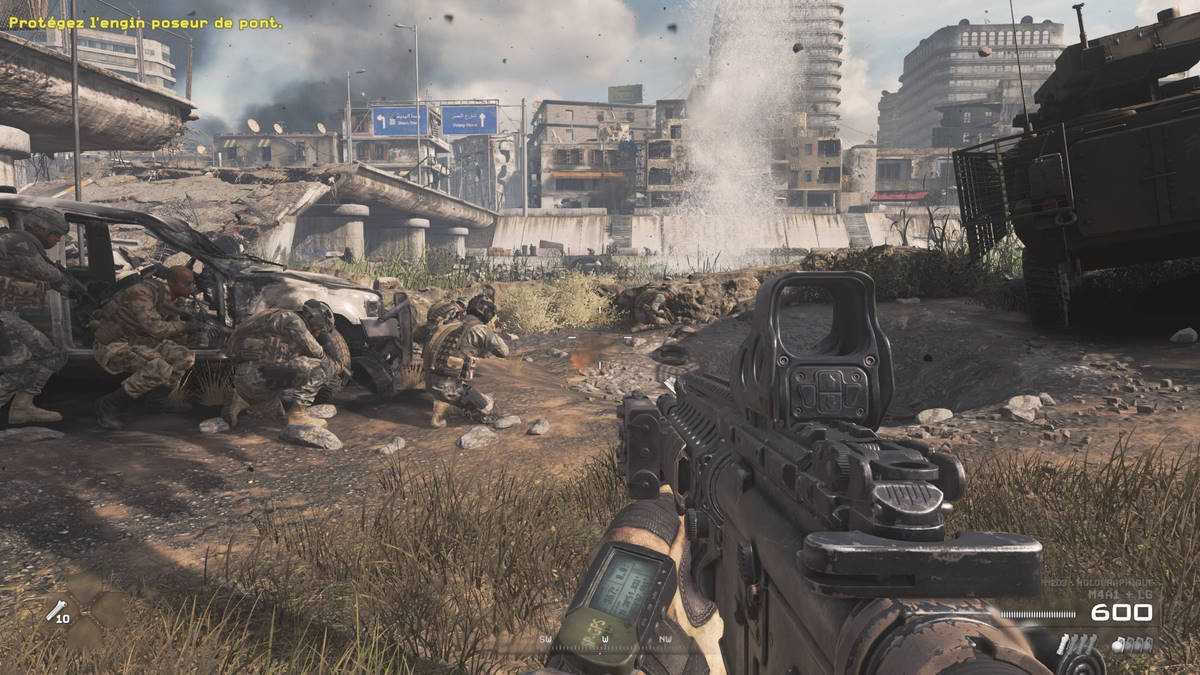The height and width of the screenshot is (675, 1200).
Task: Select the grenade launcher slot showing 10
Action: [58, 611]
